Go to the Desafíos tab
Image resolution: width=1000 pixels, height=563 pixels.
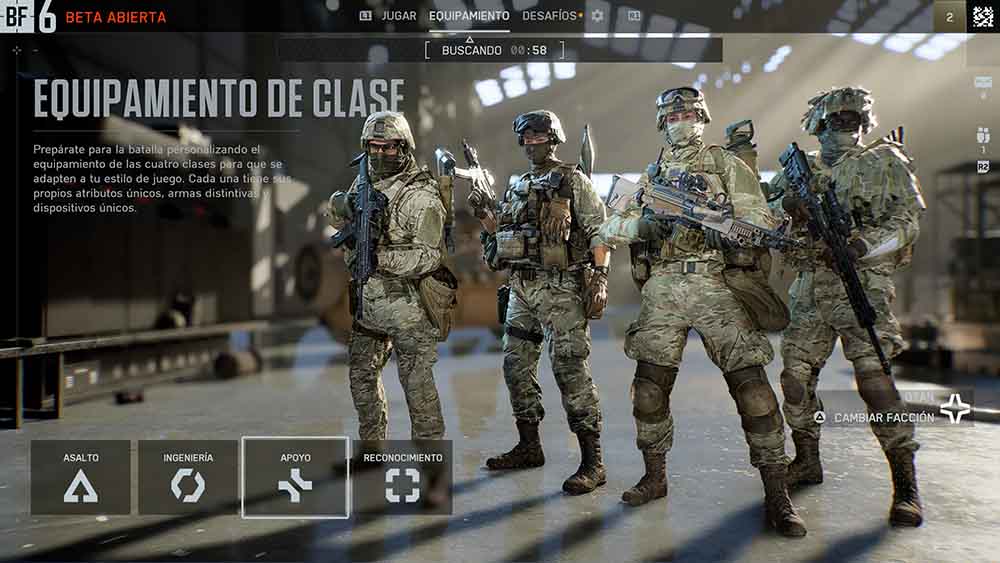pyautogui.click(x=550, y=16)
